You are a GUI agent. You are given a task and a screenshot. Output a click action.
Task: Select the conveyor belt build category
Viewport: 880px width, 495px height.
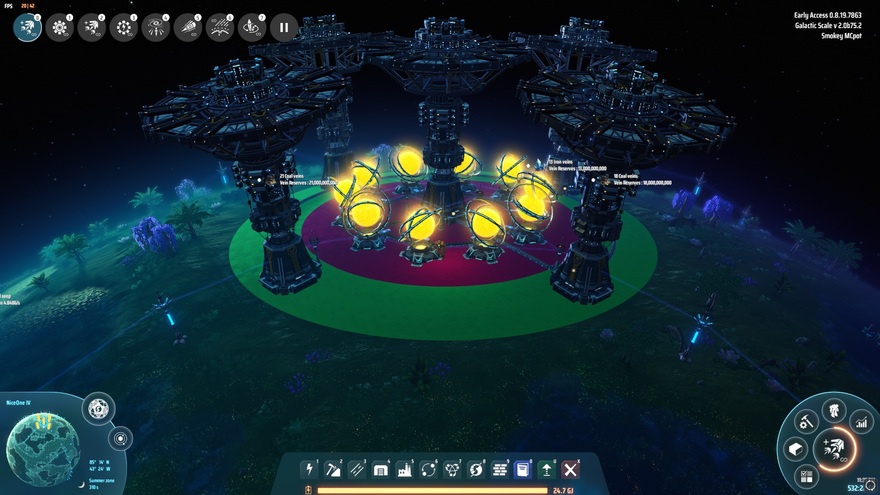click(357, 468)
